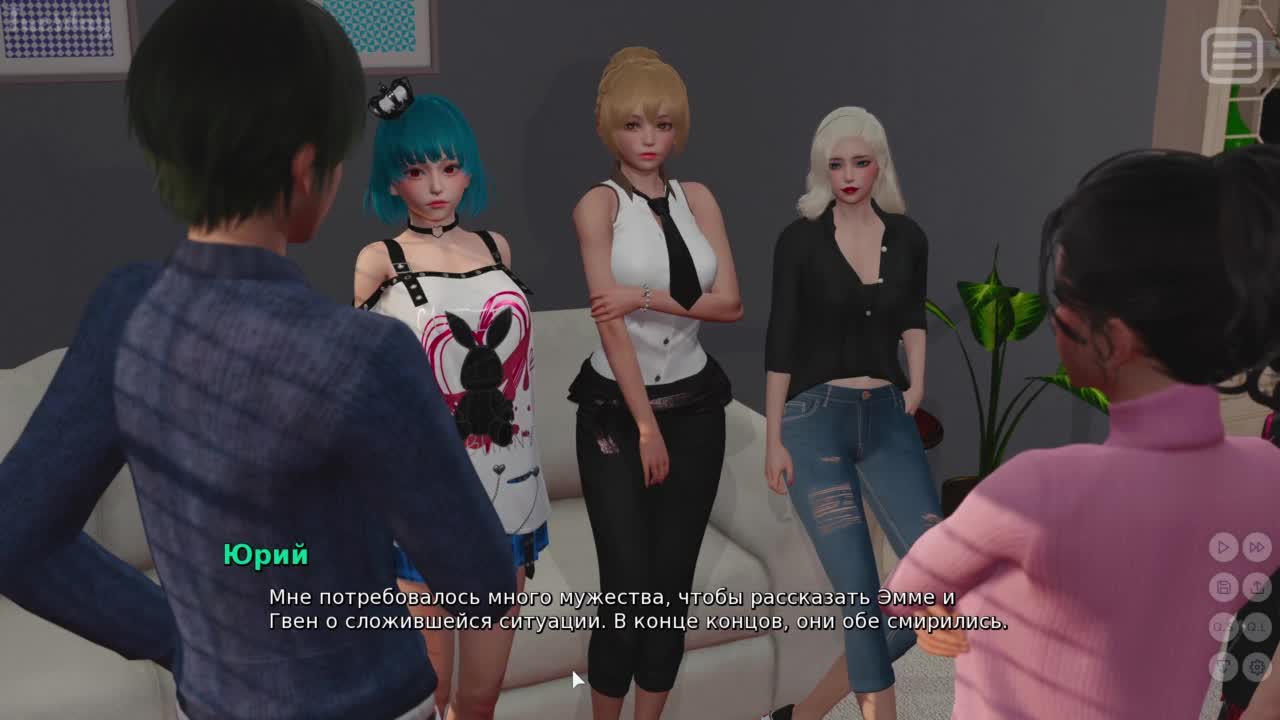The width and height of the screenshot is (1280, 720).
Task: Open settings with the gear icon
Action: (1257, 666)
